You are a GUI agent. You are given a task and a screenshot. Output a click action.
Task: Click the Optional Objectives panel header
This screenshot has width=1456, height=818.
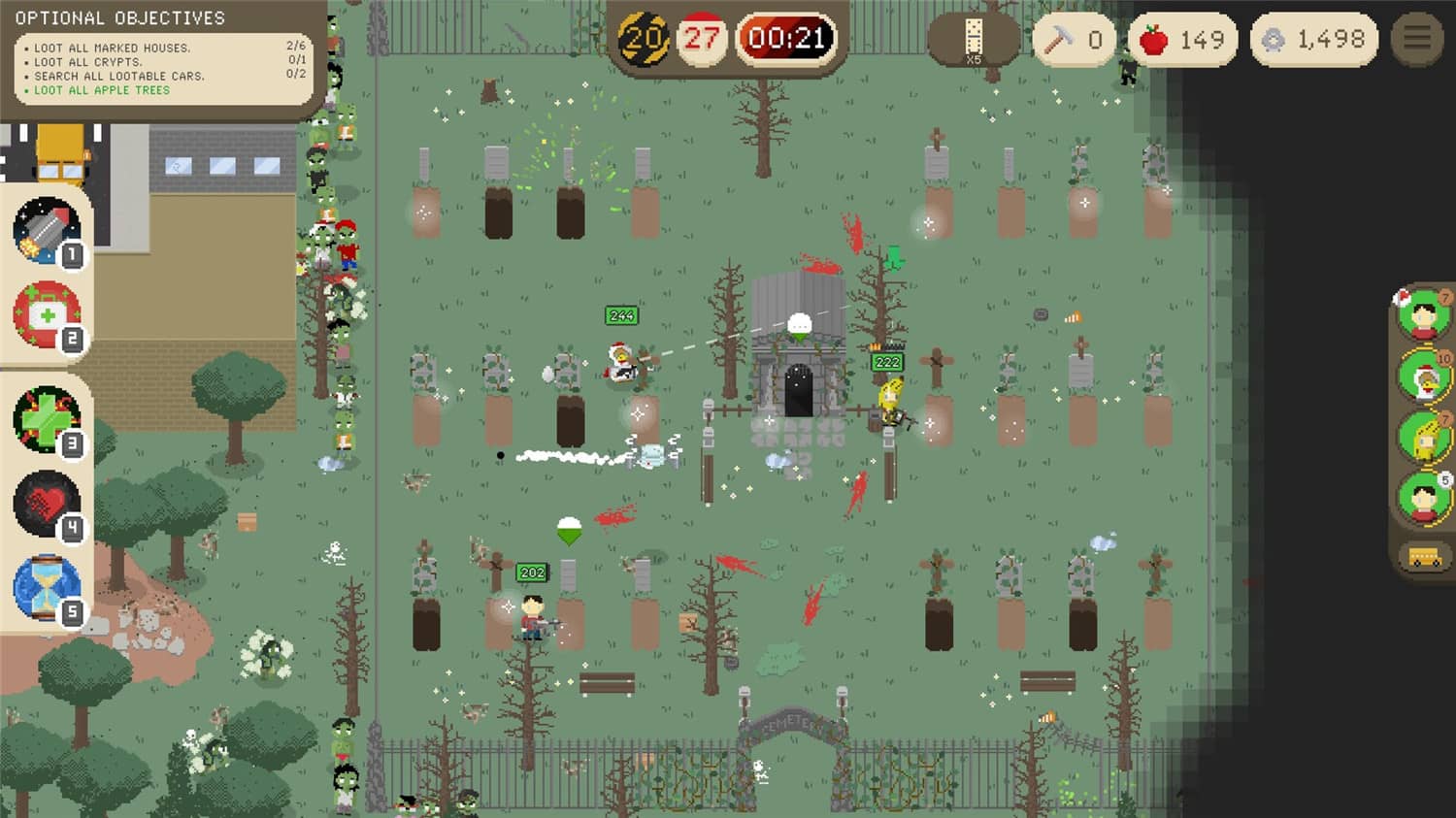coord(120,16)
